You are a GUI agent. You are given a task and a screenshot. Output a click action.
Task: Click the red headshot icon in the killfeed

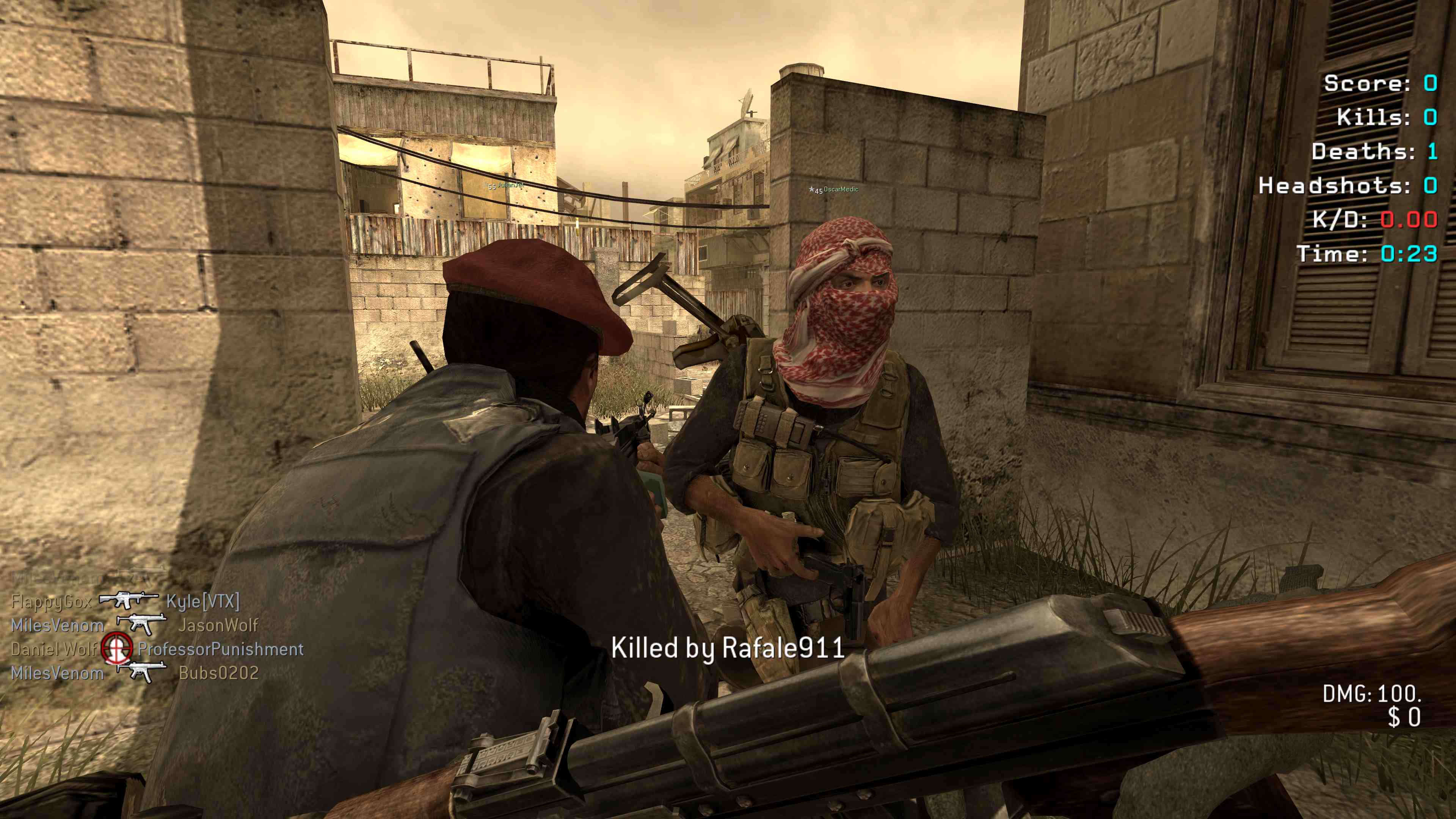117,648
